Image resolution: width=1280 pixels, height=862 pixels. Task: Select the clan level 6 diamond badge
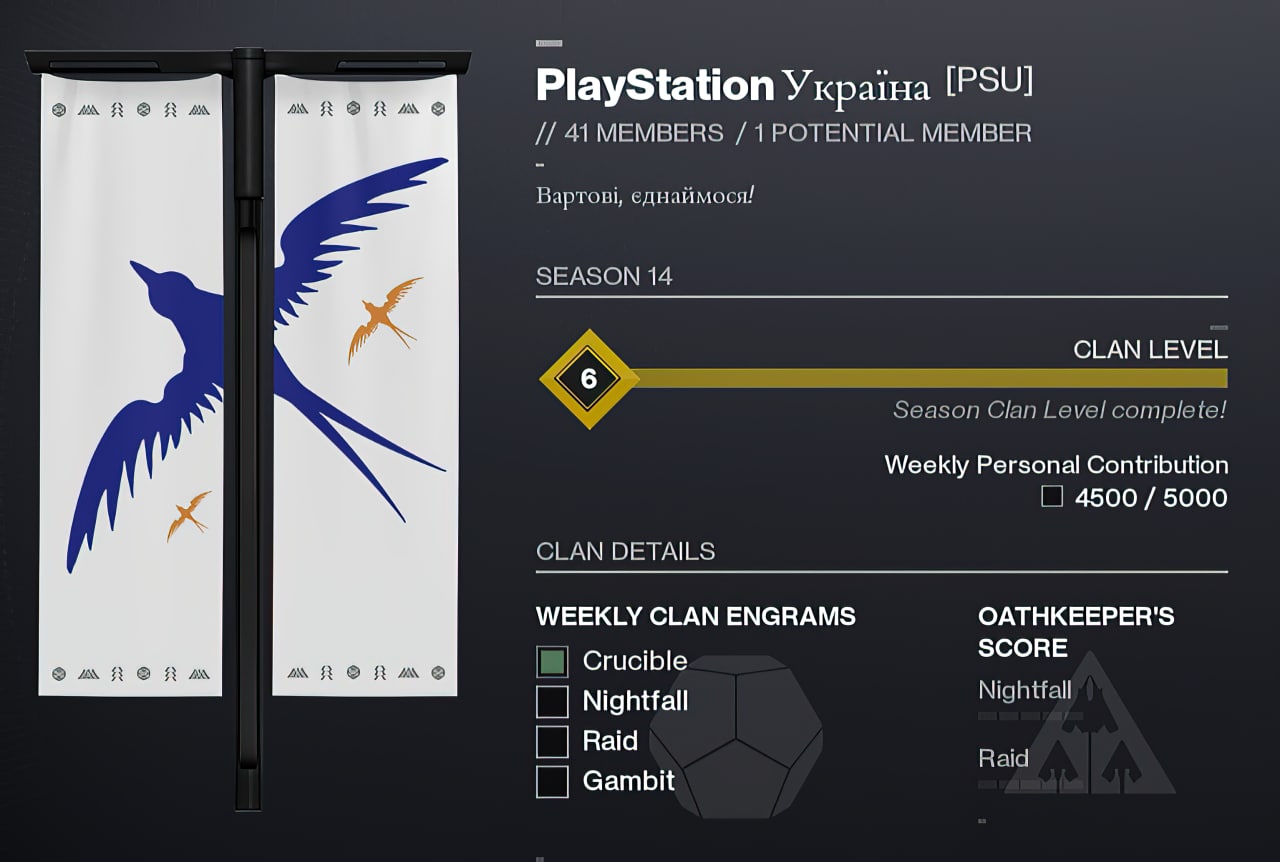coord(589,379)
